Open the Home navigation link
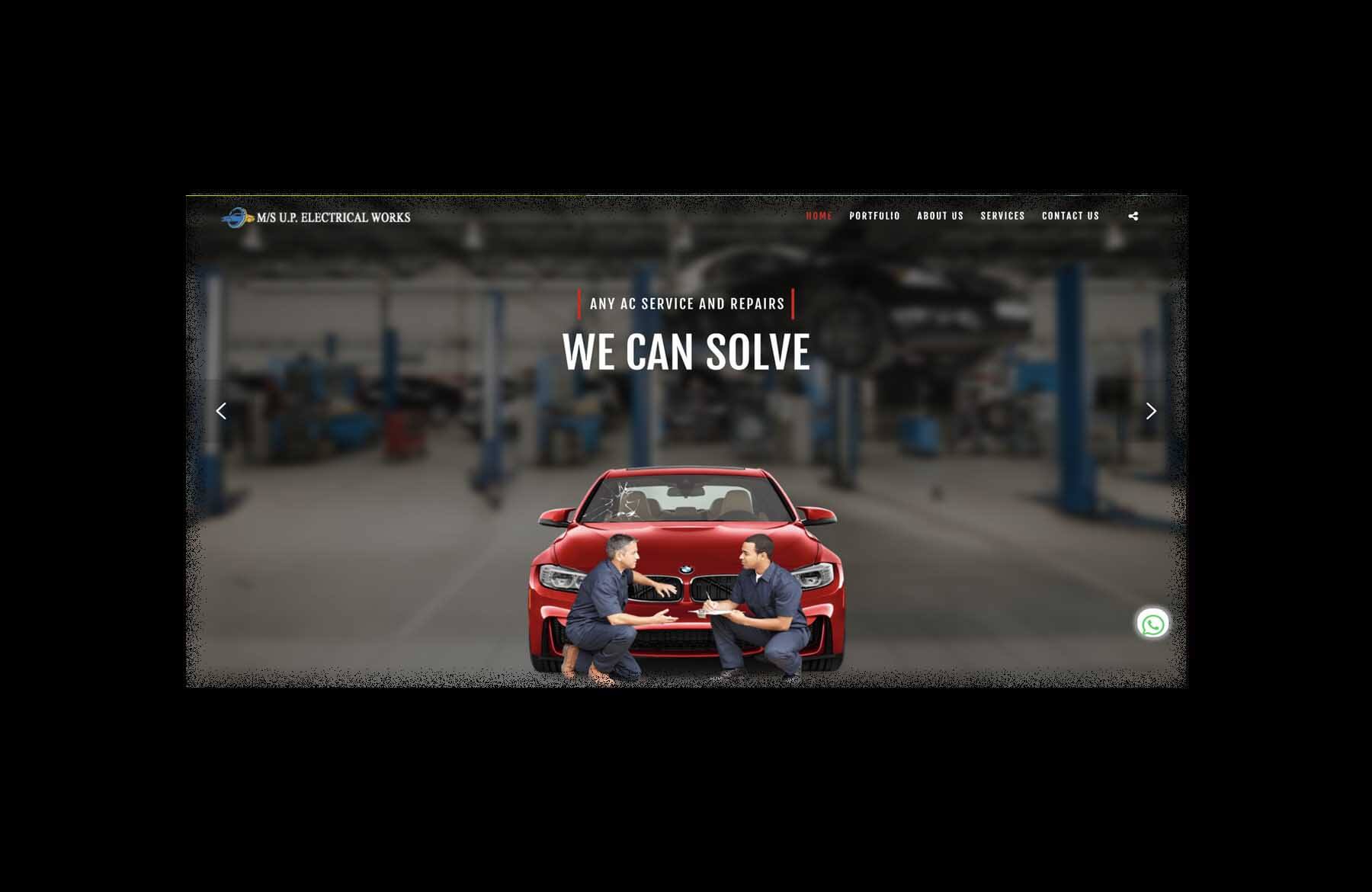This screenshot has width=1372, height=892. [819, 216]
